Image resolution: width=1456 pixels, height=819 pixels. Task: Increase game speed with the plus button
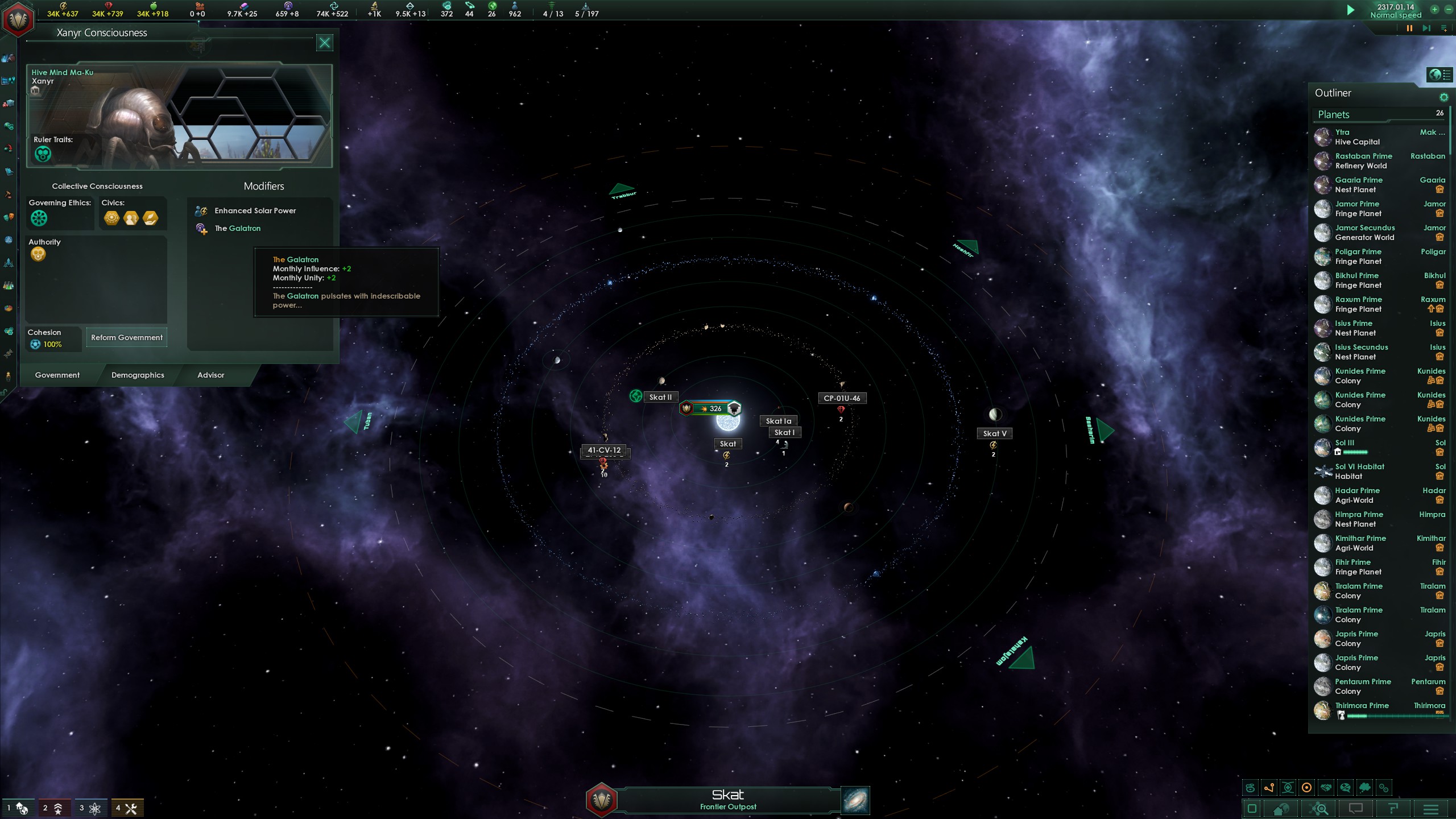pos(1434,9)
